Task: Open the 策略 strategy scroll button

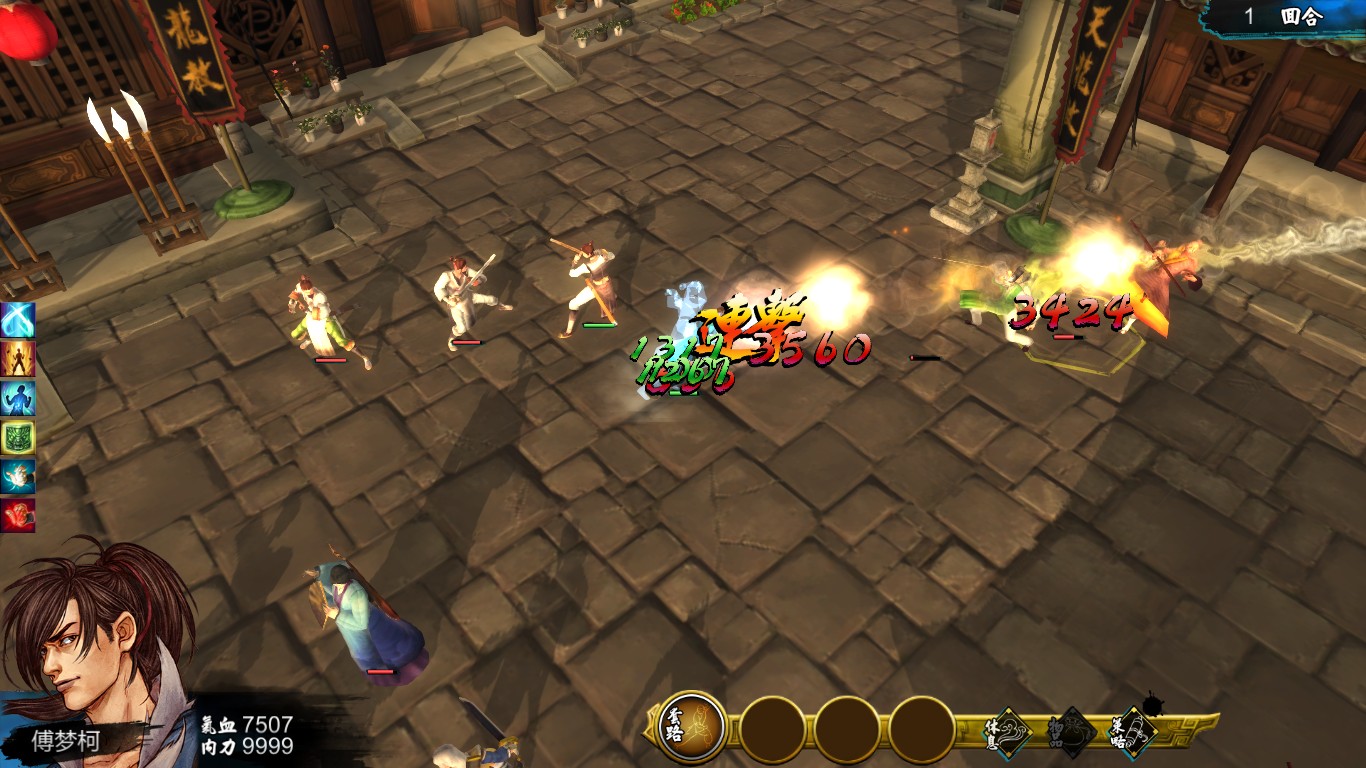Action: (1133, 731)
